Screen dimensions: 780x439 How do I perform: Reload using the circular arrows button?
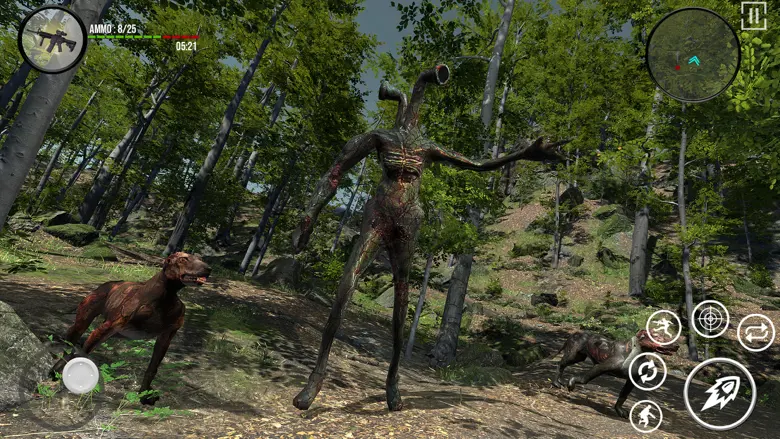[648, 371]
